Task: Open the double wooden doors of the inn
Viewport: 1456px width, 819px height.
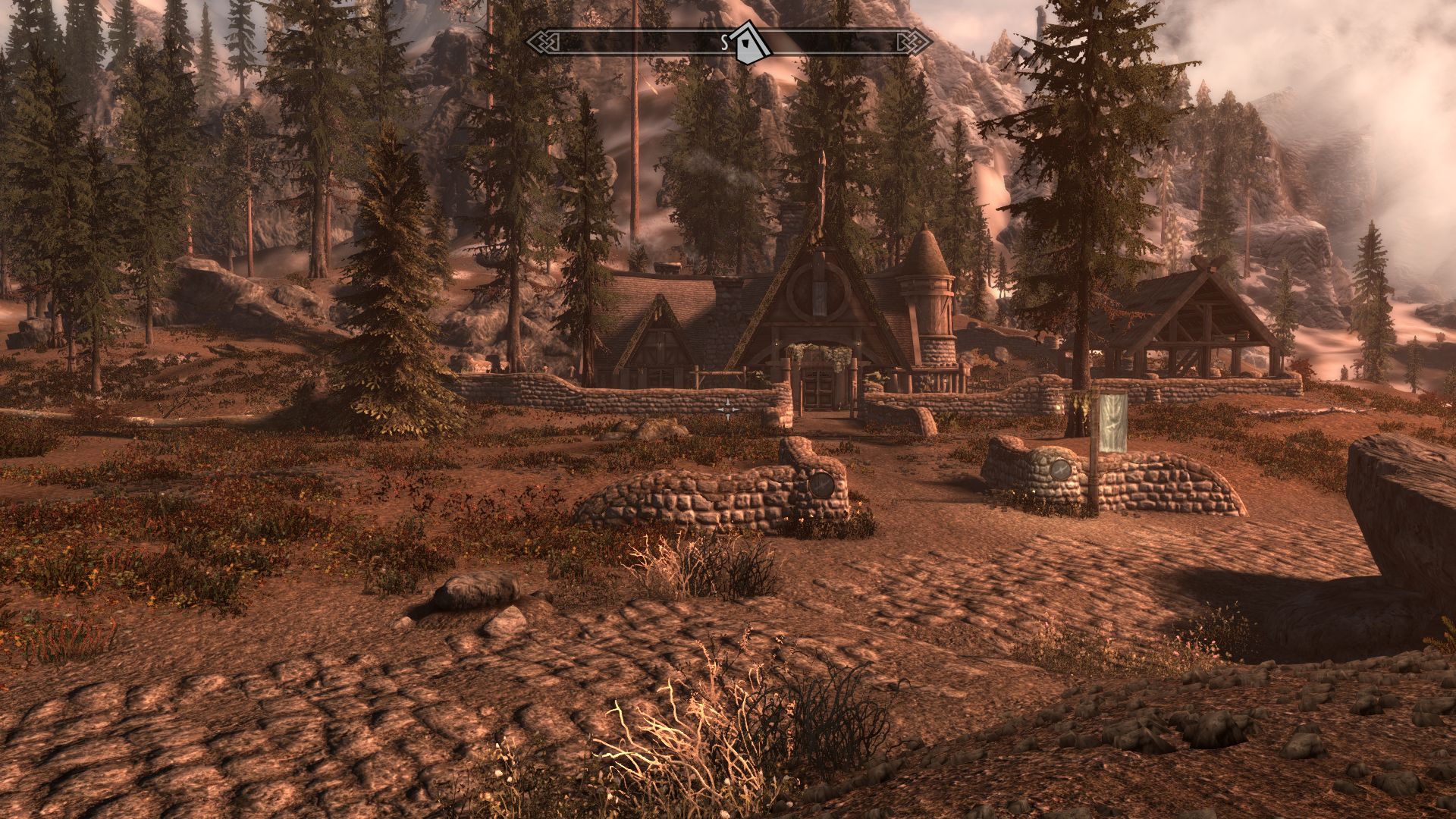Action: click(819, 388)
